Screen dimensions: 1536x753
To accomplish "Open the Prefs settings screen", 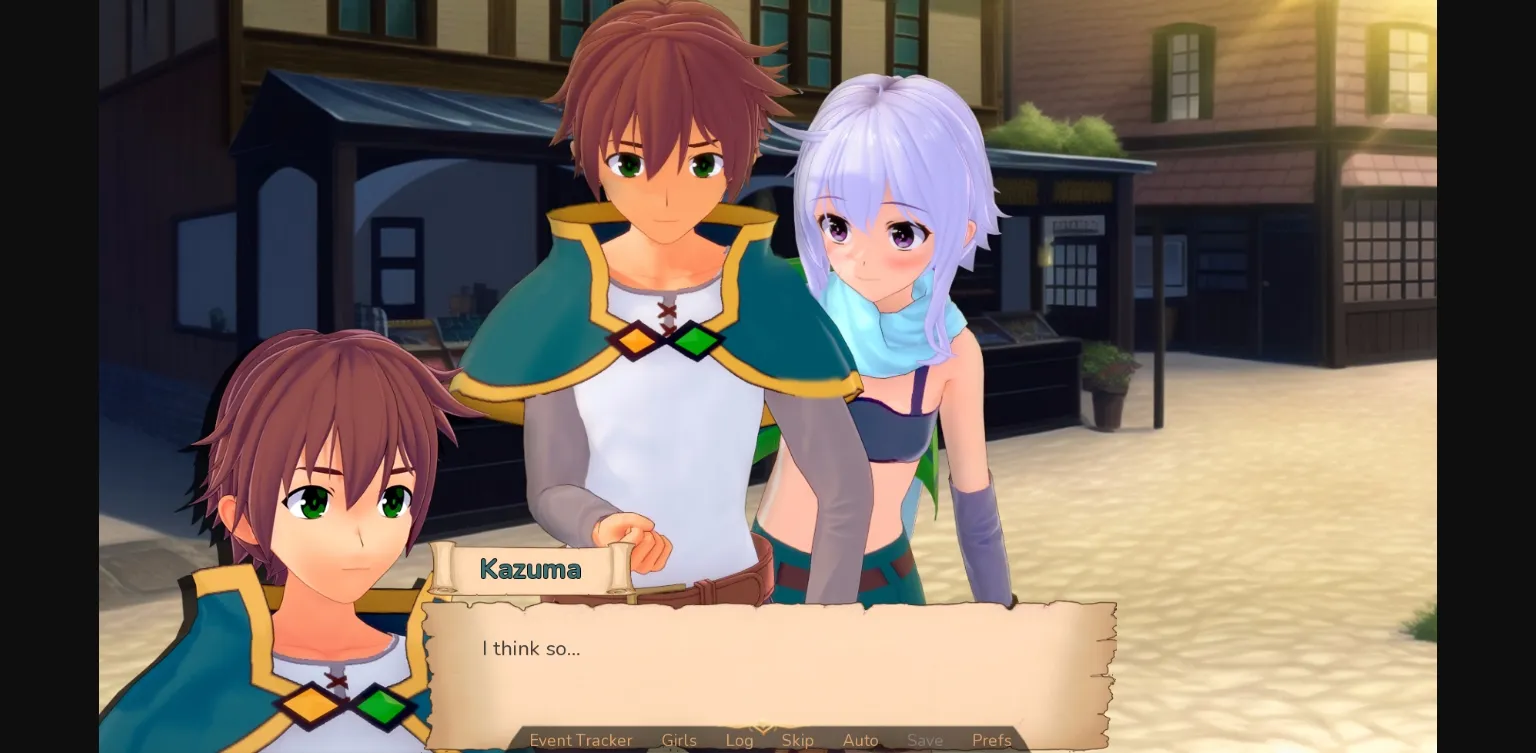I will [991, 741].
